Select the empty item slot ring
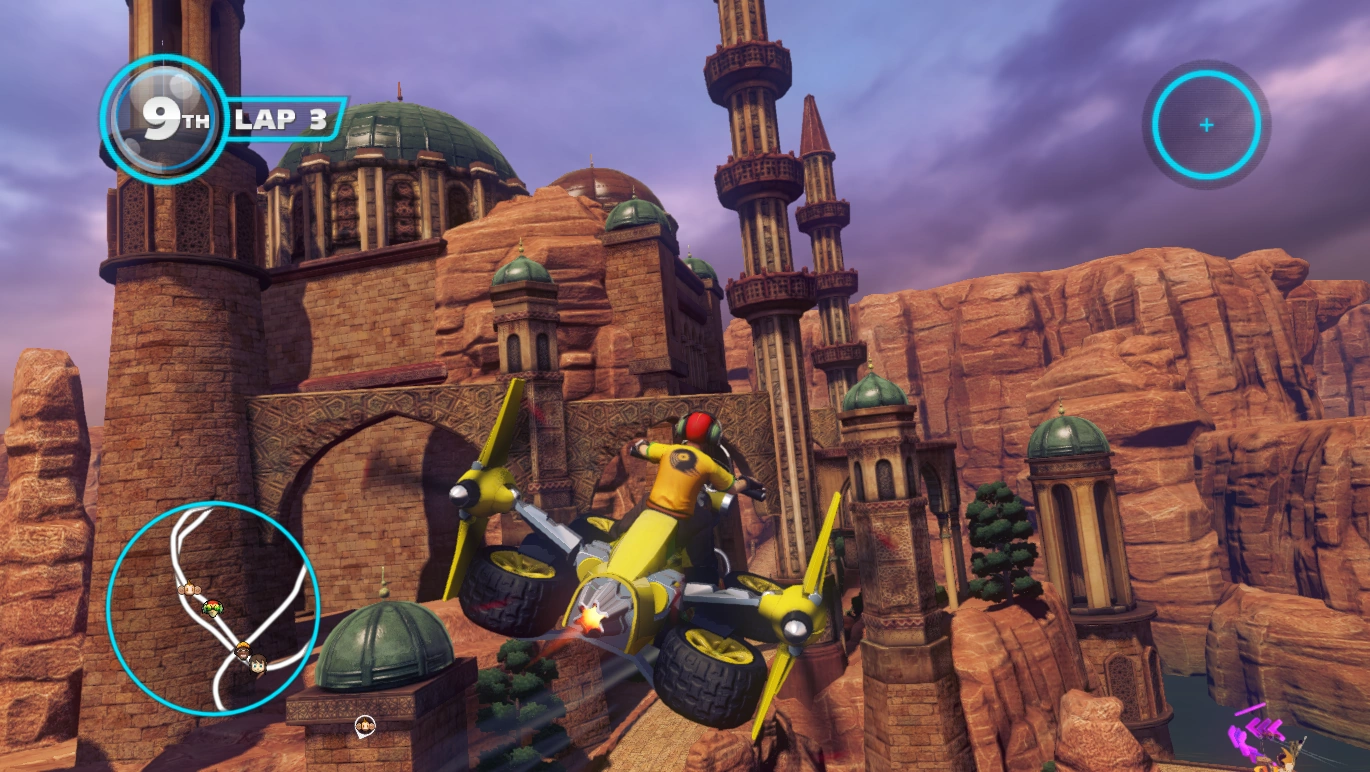Viewport: 1370px width, 772px height. coord(1206,125)
